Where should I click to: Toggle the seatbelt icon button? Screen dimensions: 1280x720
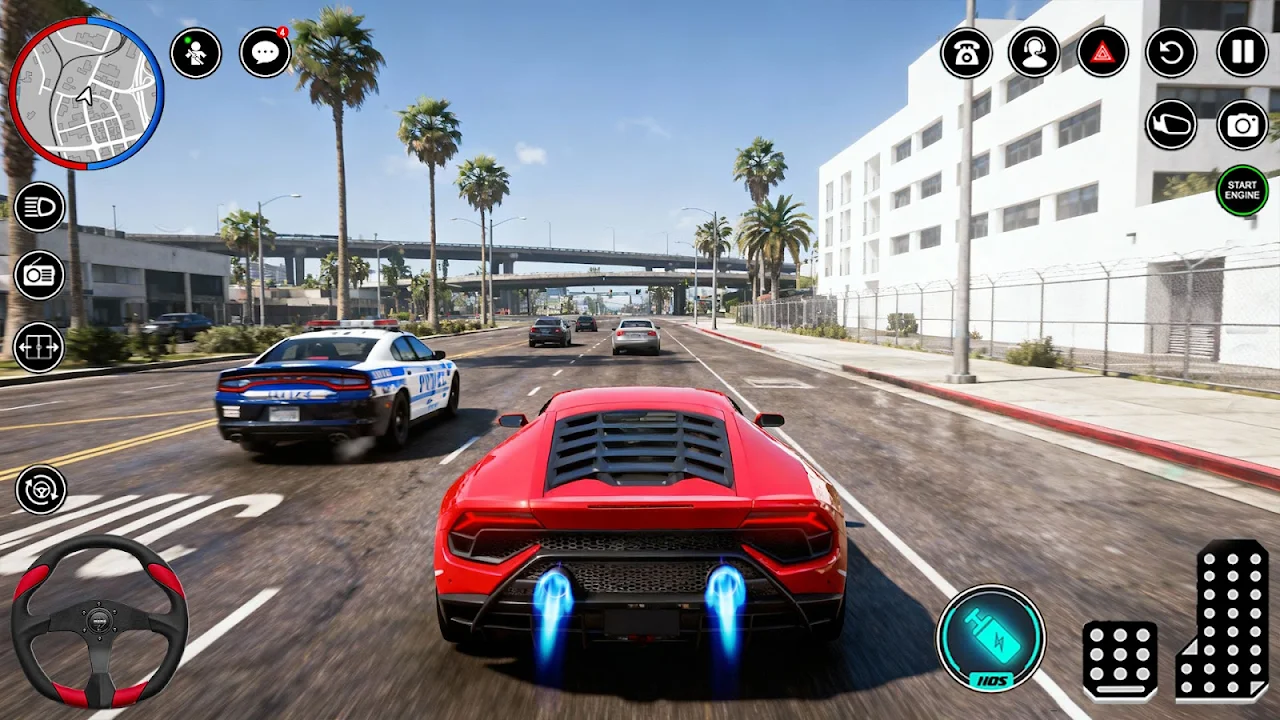point(195,53)
